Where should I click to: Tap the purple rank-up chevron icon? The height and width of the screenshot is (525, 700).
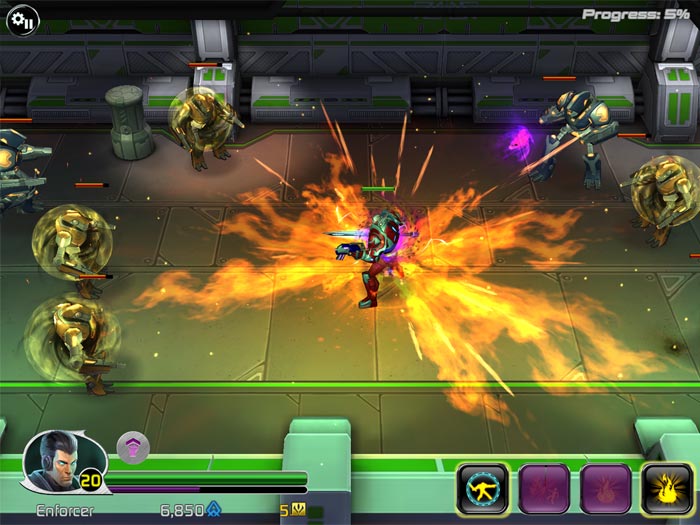click(x=133, y=448)
